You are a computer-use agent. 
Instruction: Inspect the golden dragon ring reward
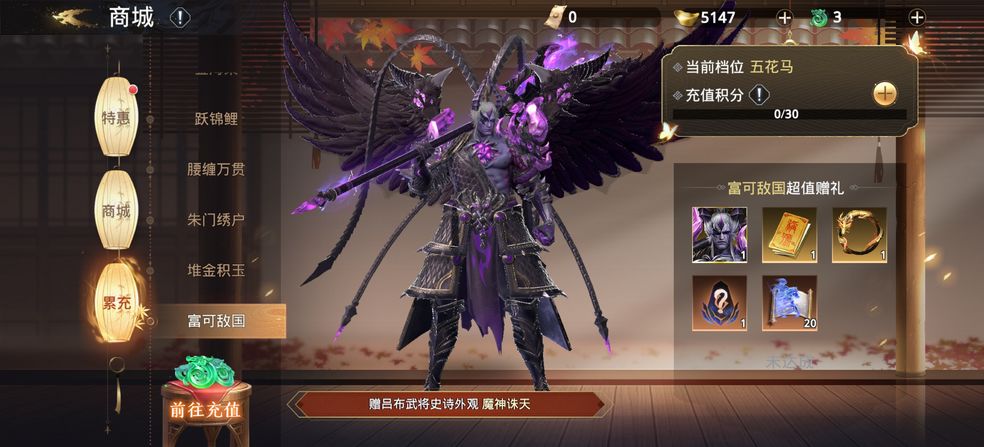tap(859, 235)
